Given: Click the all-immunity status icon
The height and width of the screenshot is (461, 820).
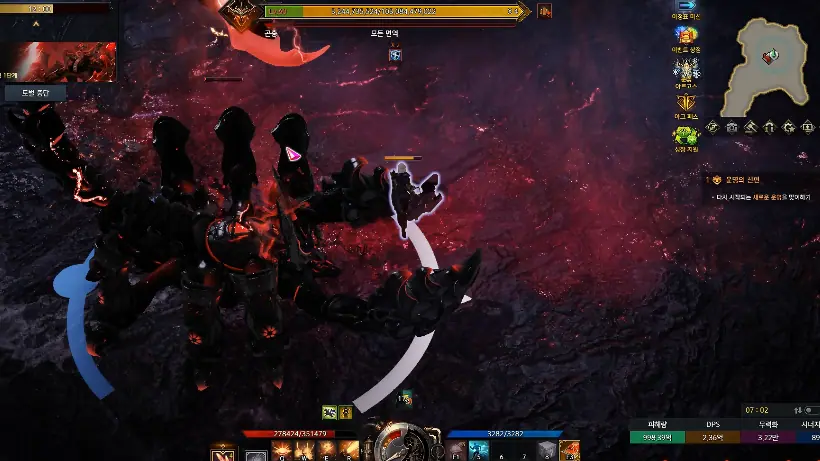Looking at the screenshot, I should point(395,54).
